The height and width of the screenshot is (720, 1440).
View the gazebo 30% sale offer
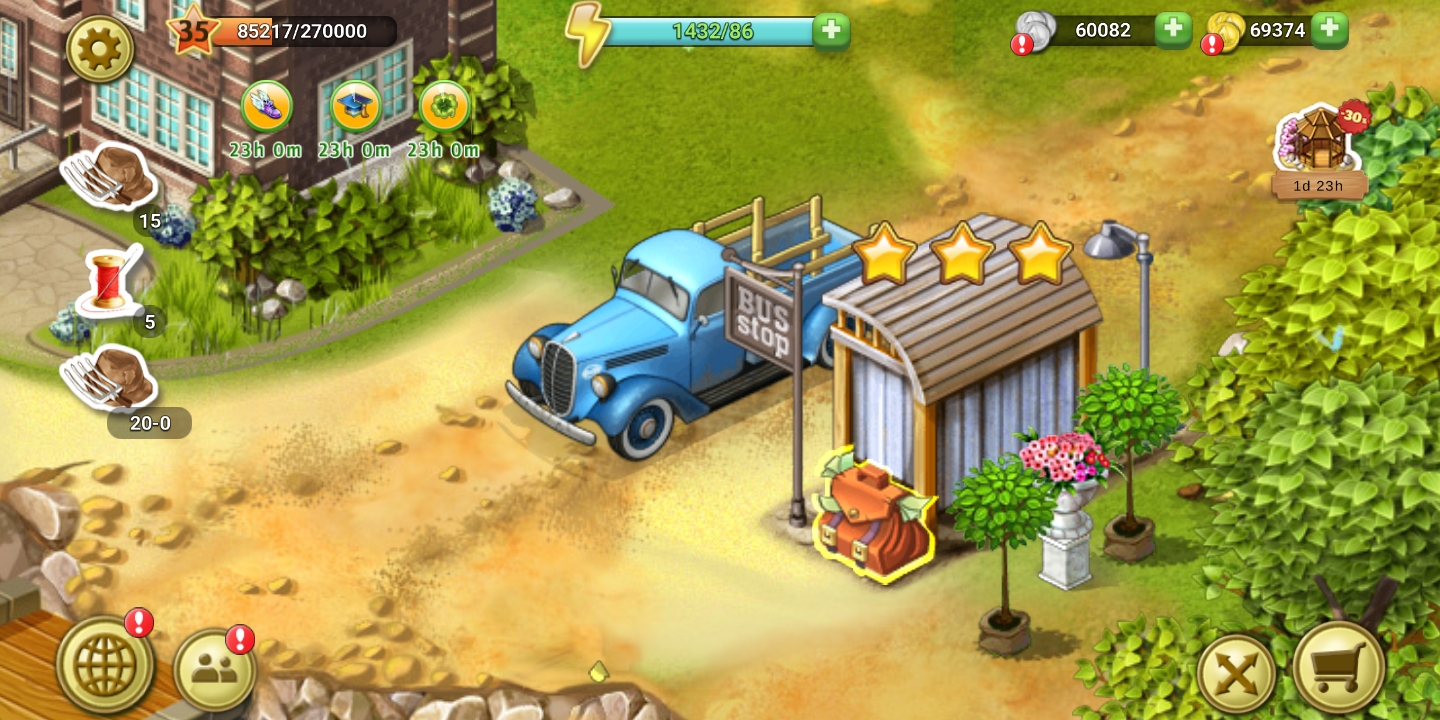point(1319,145)
